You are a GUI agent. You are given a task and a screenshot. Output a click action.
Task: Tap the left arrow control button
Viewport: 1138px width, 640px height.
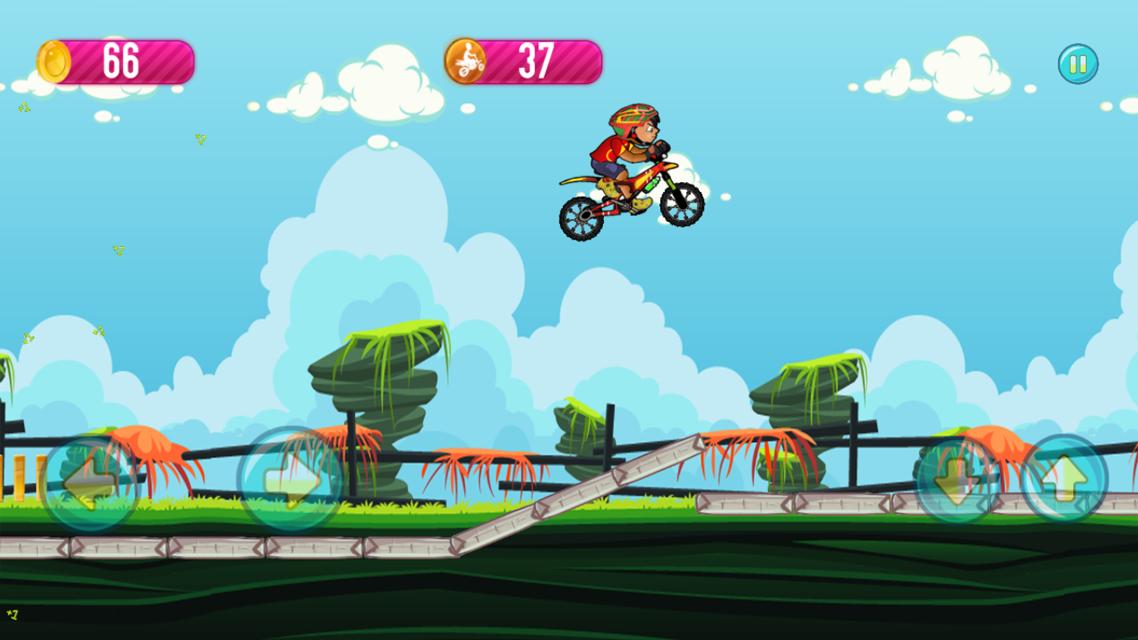(x=90, y=483)
